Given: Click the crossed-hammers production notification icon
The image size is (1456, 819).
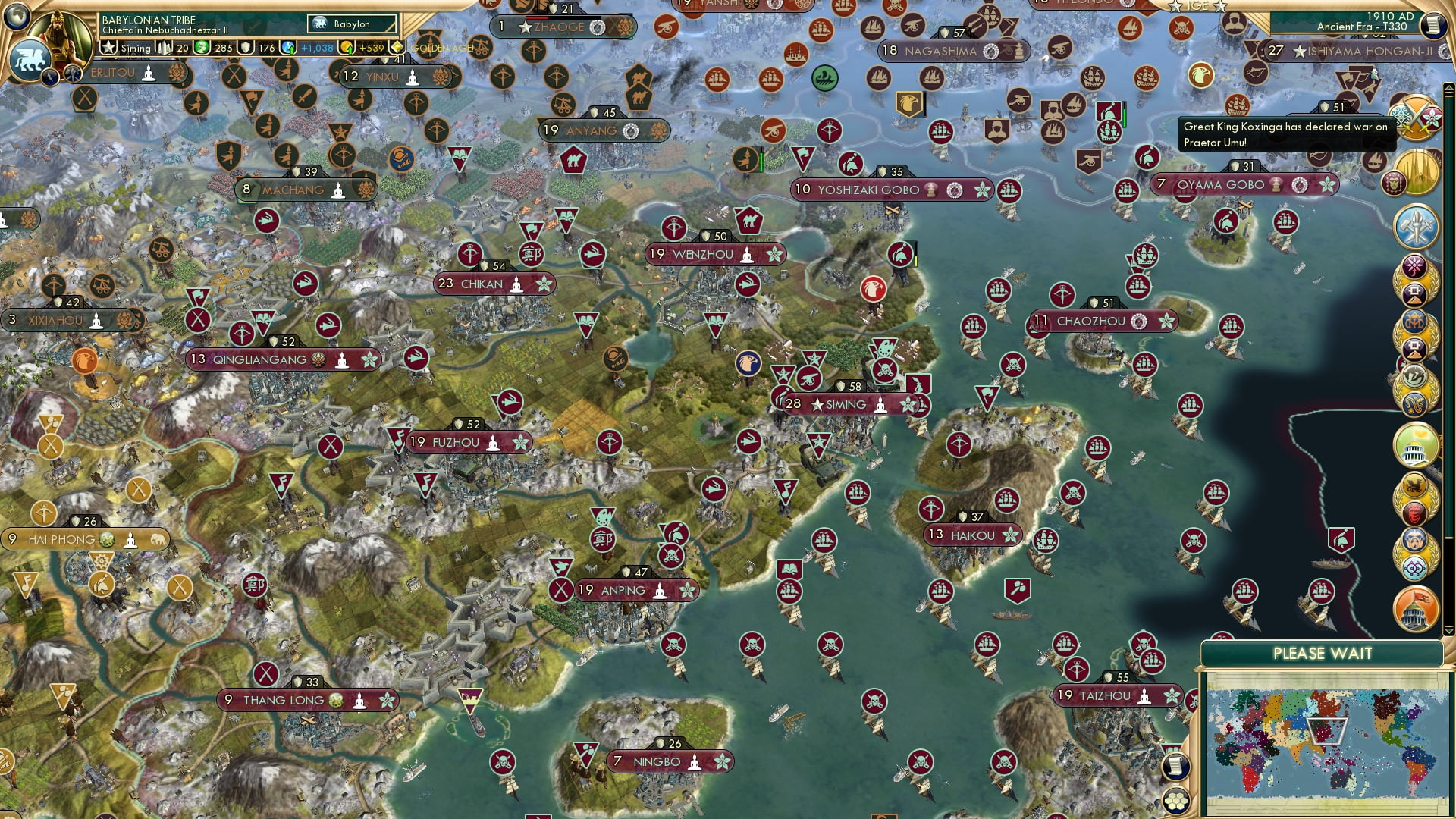Looking at the screenshot, I should (1415, 227).
